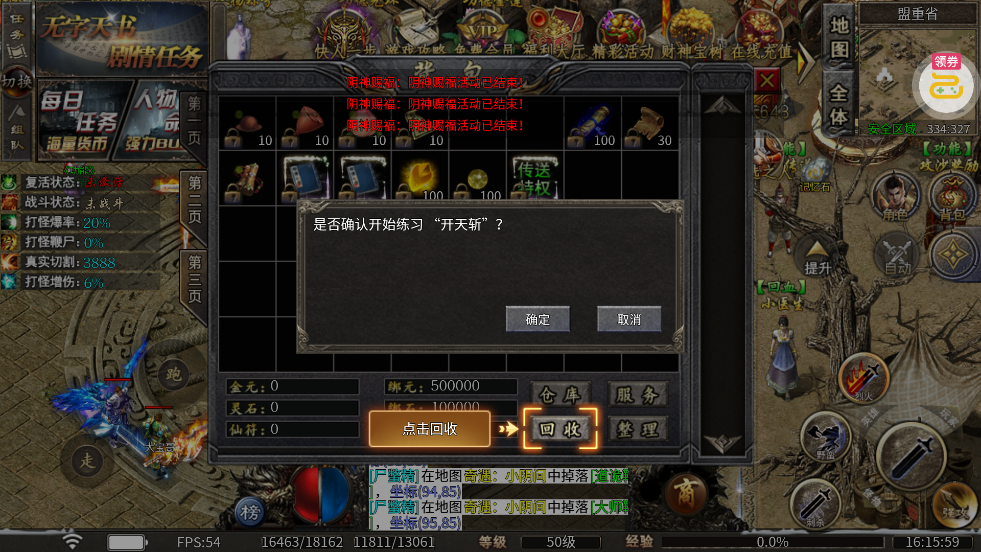Tap the 领券 coupon overlay icon
This screenshot has height=552, width=981.
point(946,84)
